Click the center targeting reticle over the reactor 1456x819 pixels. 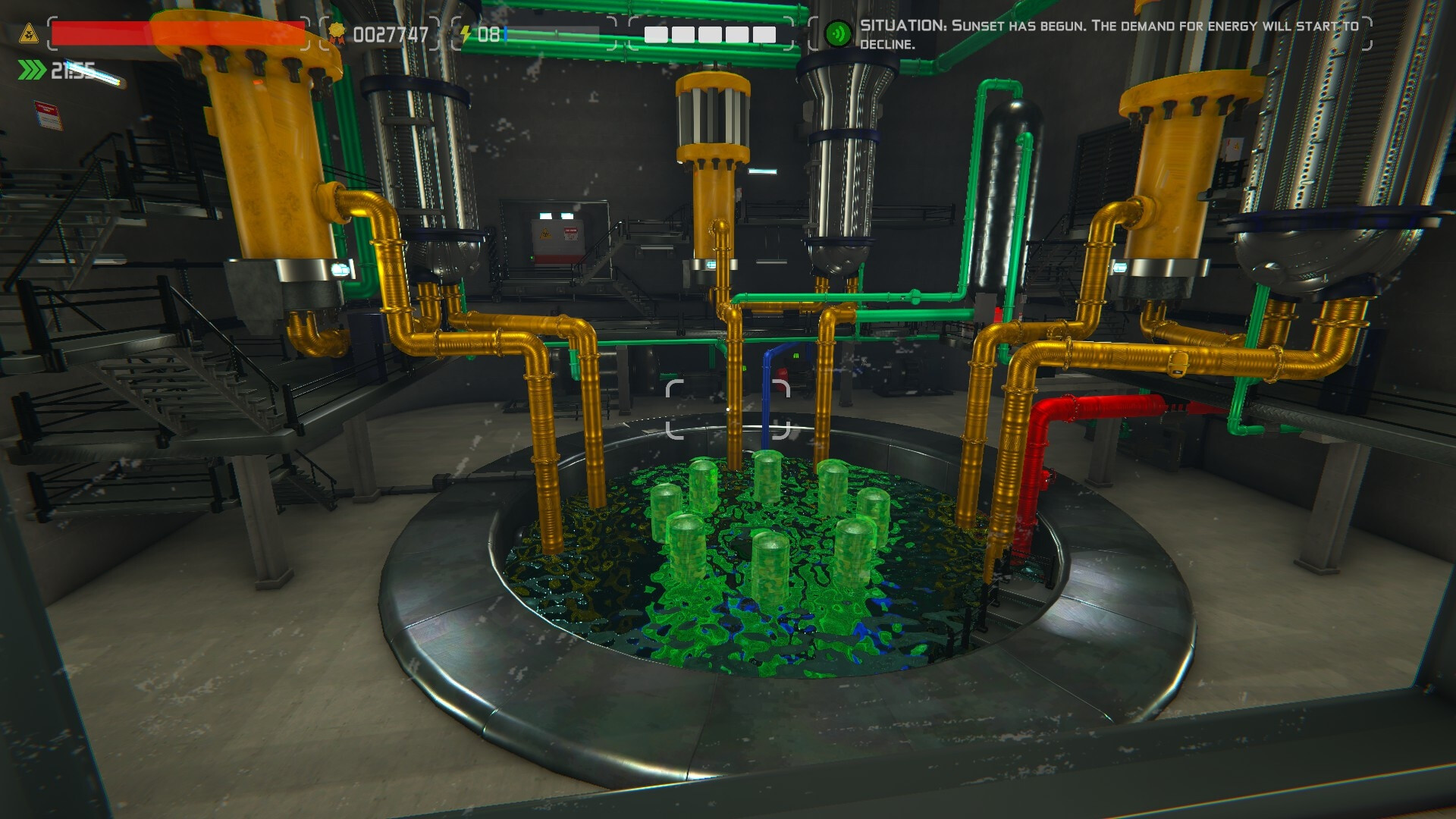point(728,409)
